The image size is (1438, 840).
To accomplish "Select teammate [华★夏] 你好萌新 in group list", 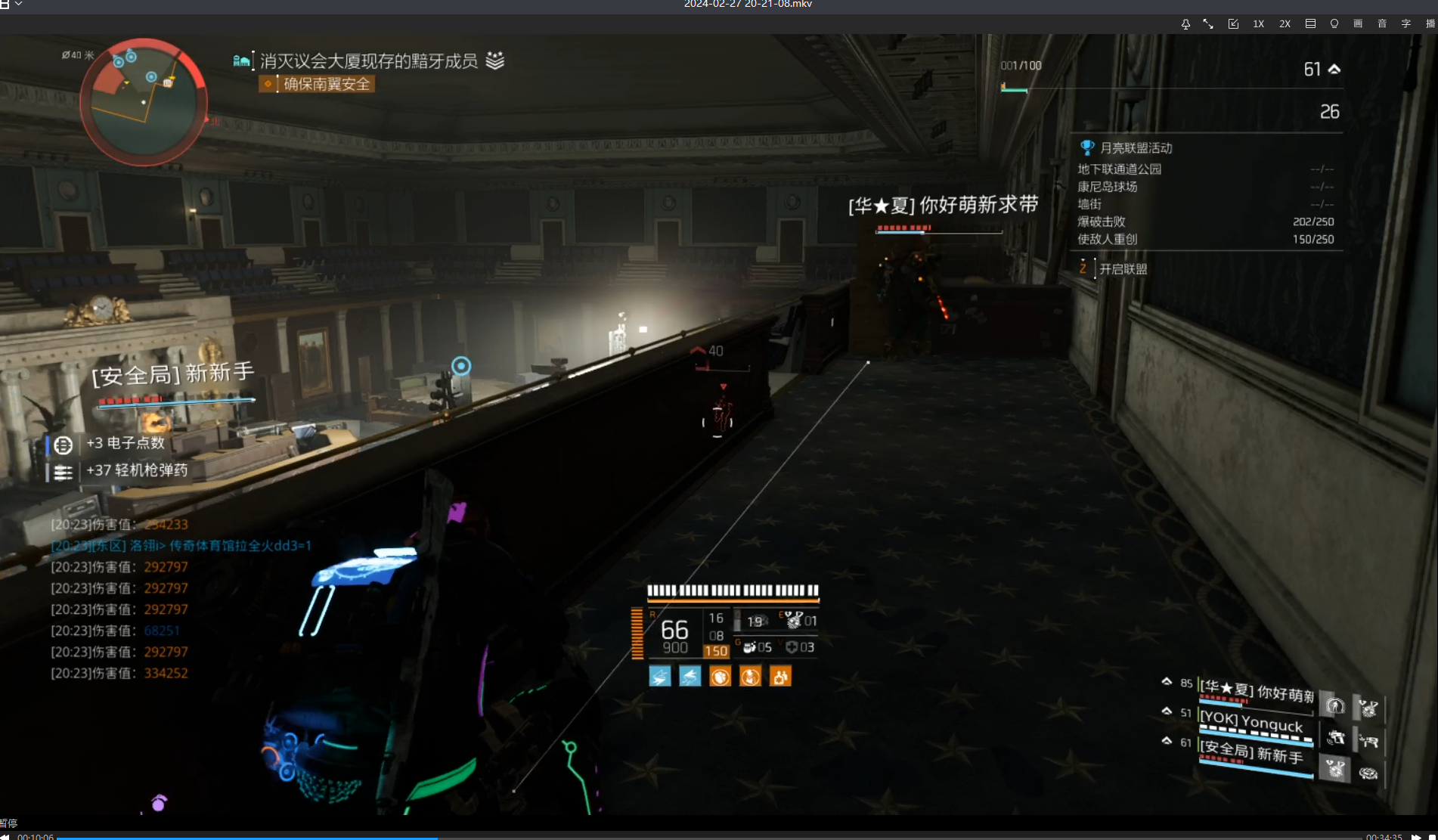I will pyautogui.click(x=1256, y=692).
